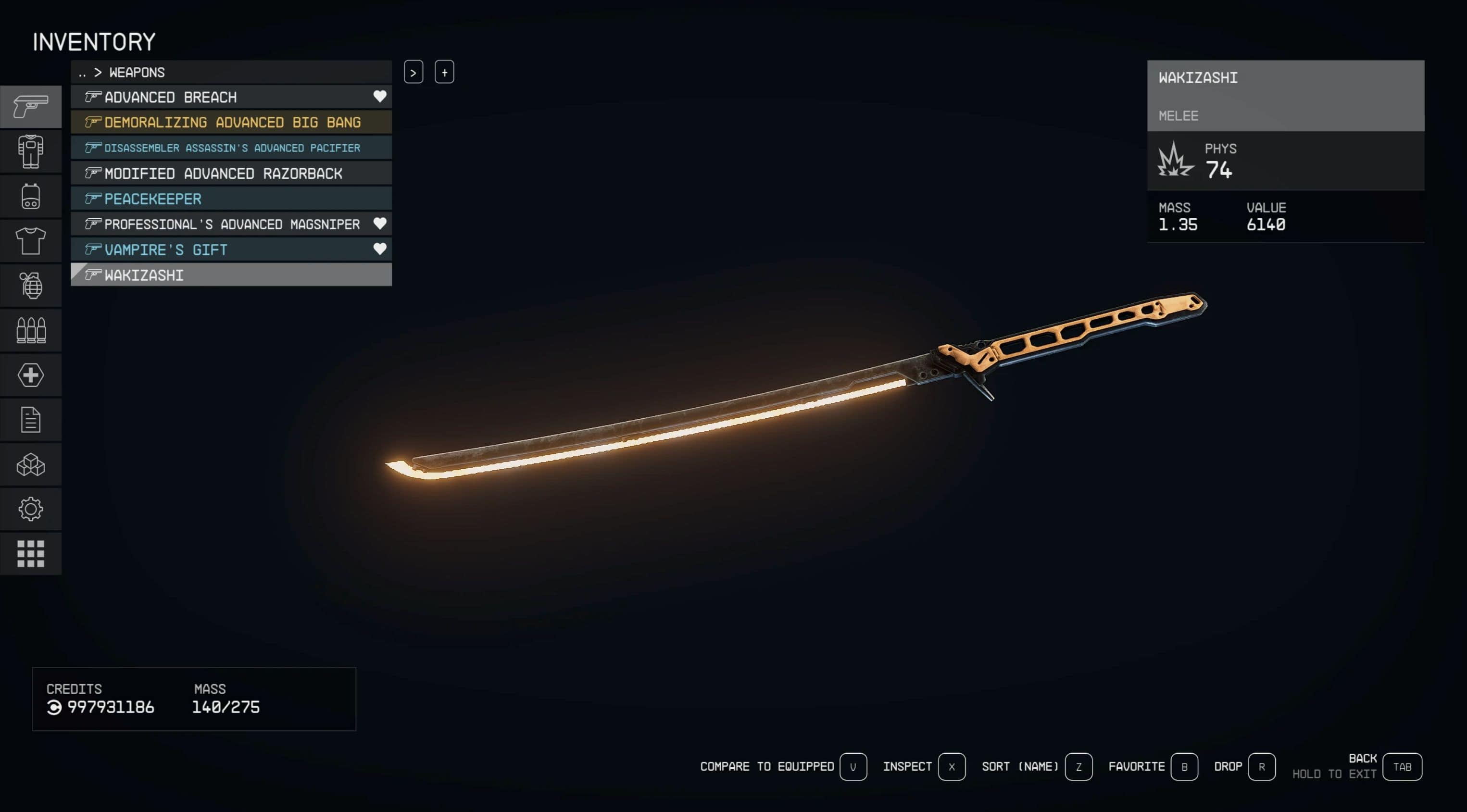Choose Demoralizing Advanced Big Bang
The height and width of the screenshot is (812, 1467).
(x=232, y=123)
